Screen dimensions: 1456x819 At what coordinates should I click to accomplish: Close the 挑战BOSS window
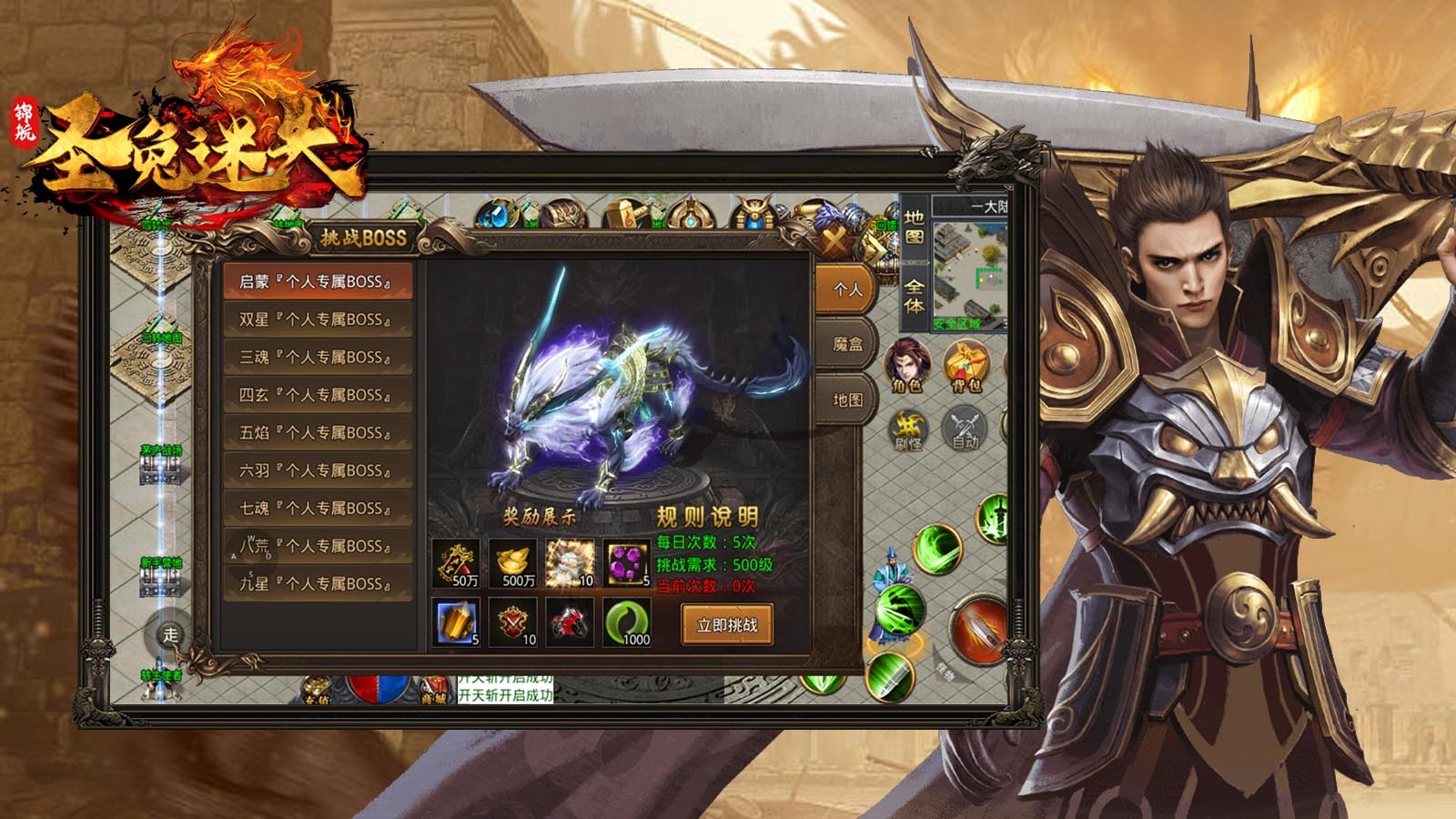pyautogui.click(x=834, y=241)
